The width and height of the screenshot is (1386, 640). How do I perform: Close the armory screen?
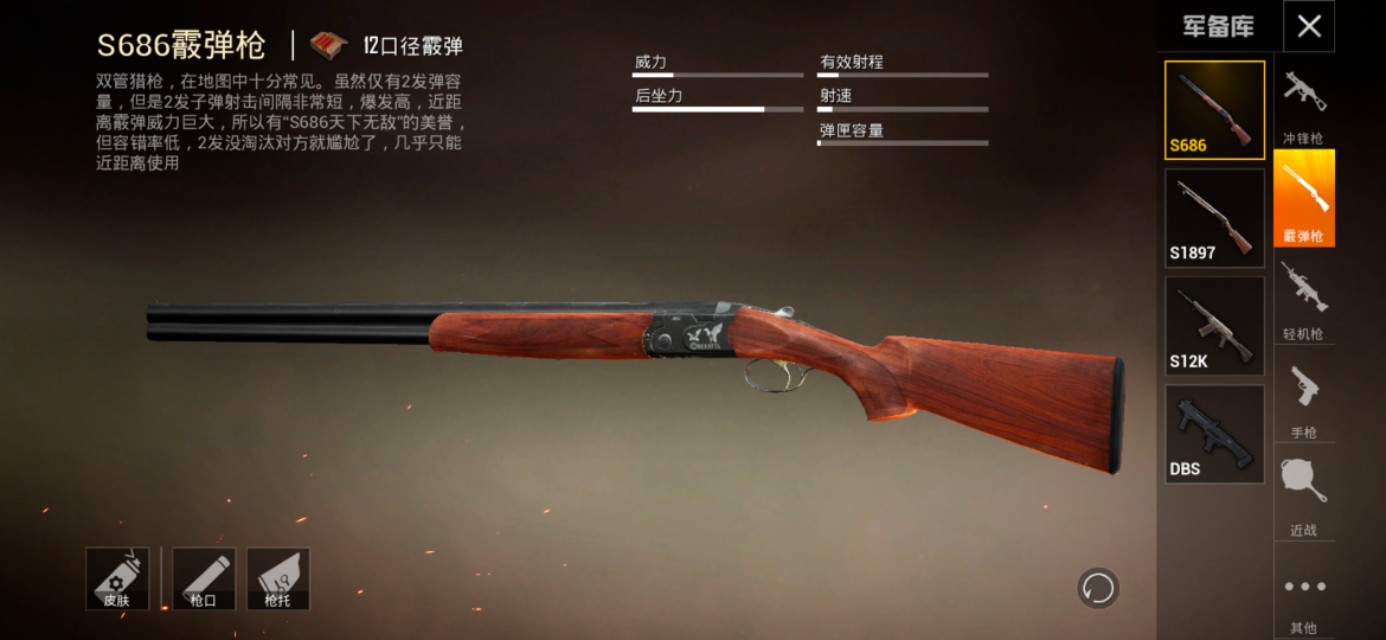point(1309,27)
